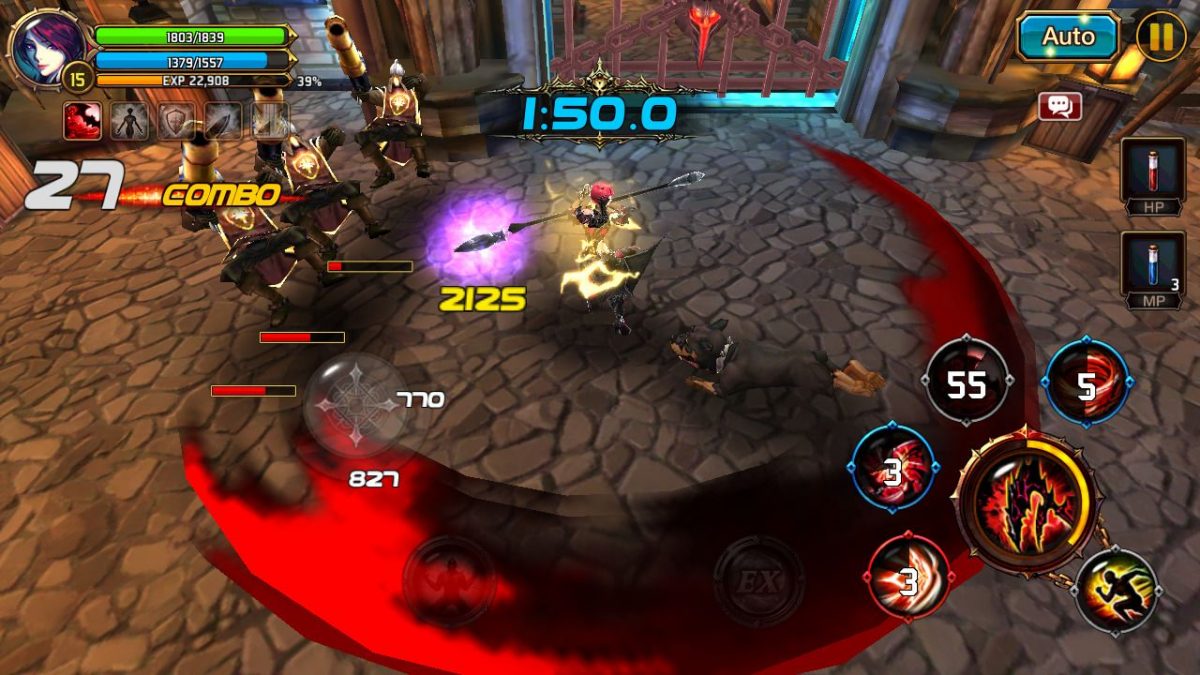The image size is (1200, 675).
Task: Open the chat speech bubble icon
Action: tap(1060, 106)
